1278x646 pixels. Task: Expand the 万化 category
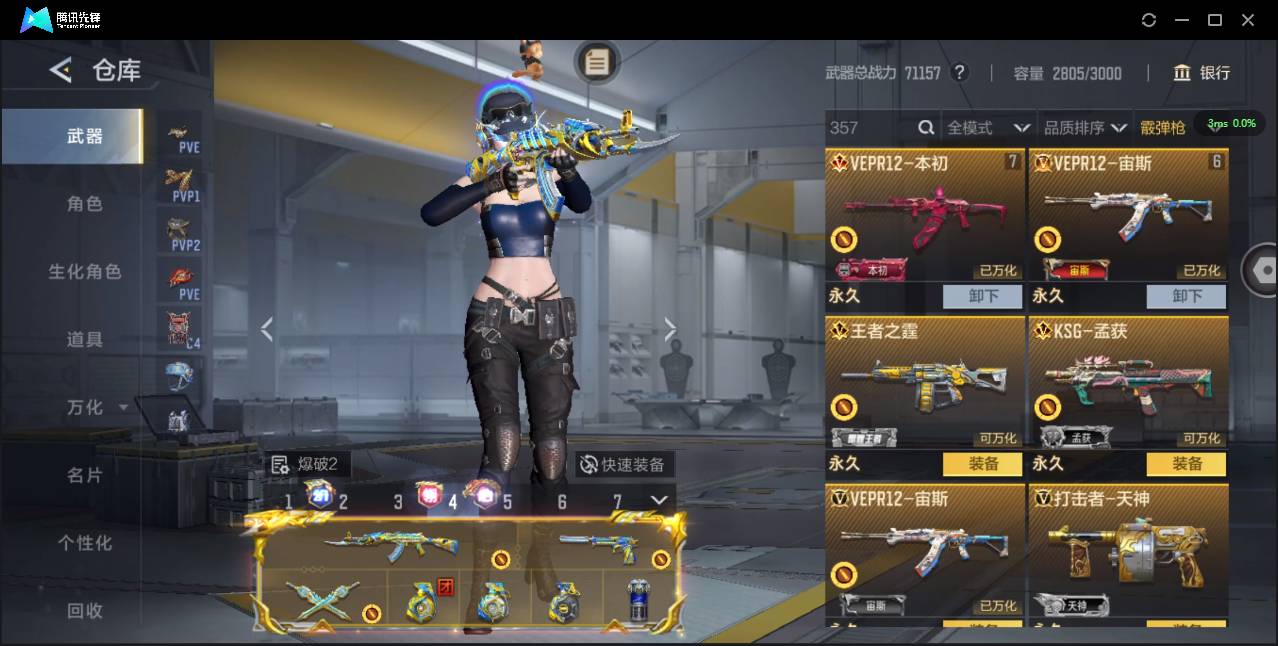tap(96, 408)
